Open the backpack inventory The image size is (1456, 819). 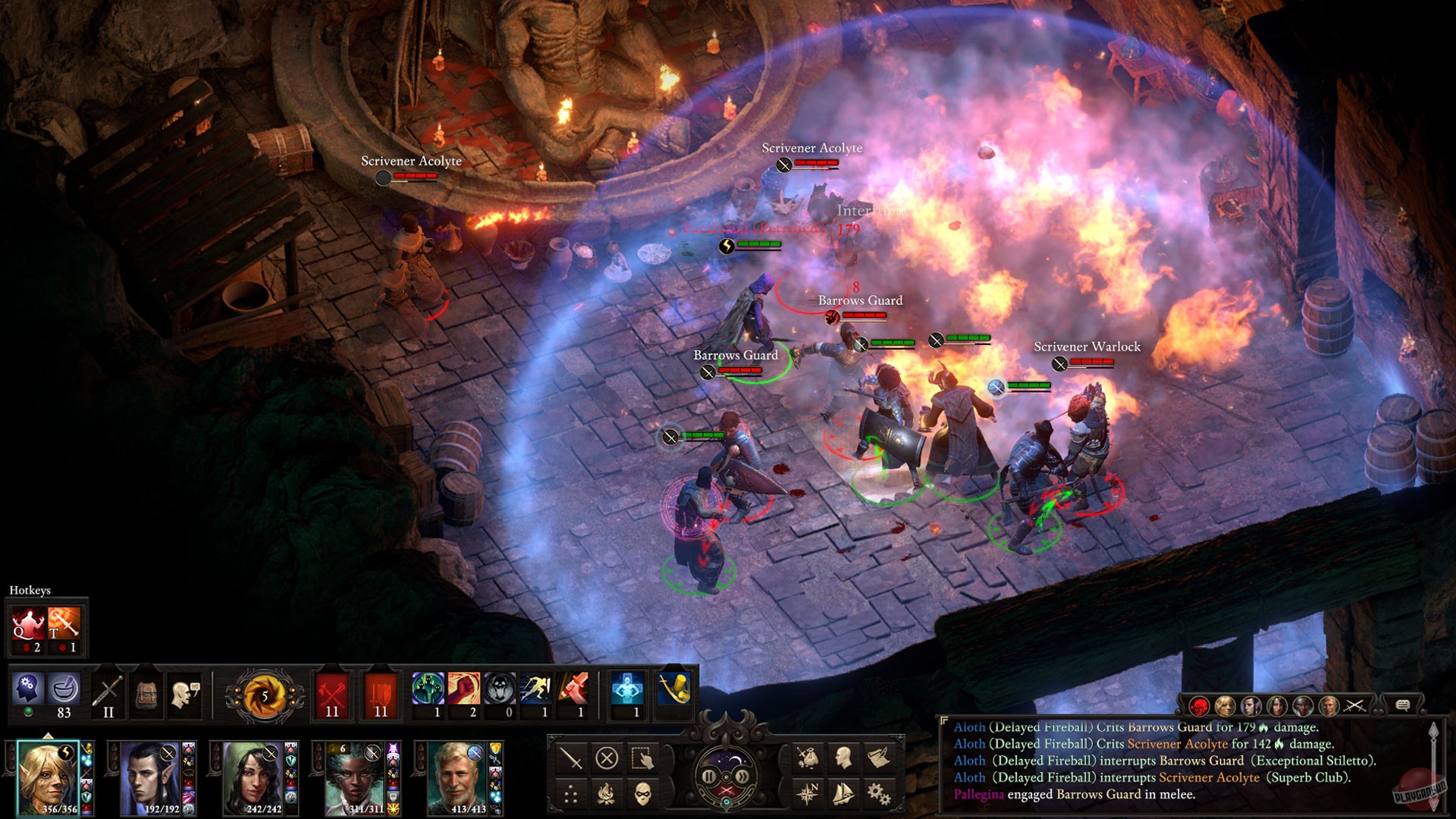pyautogui.click(x=146, y=692)
